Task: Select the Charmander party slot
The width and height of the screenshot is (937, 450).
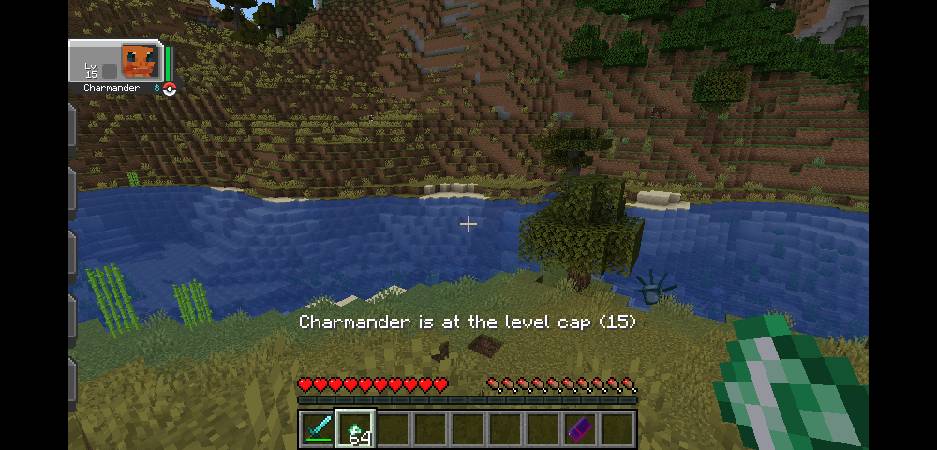Action: tap(116, 62)
